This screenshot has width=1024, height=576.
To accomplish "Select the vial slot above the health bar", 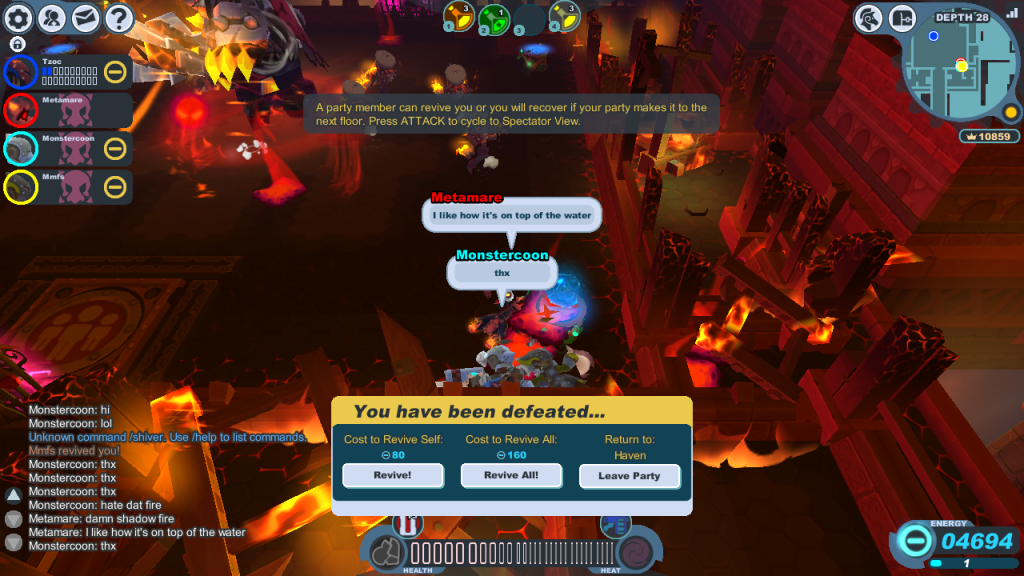I will 408,524.
